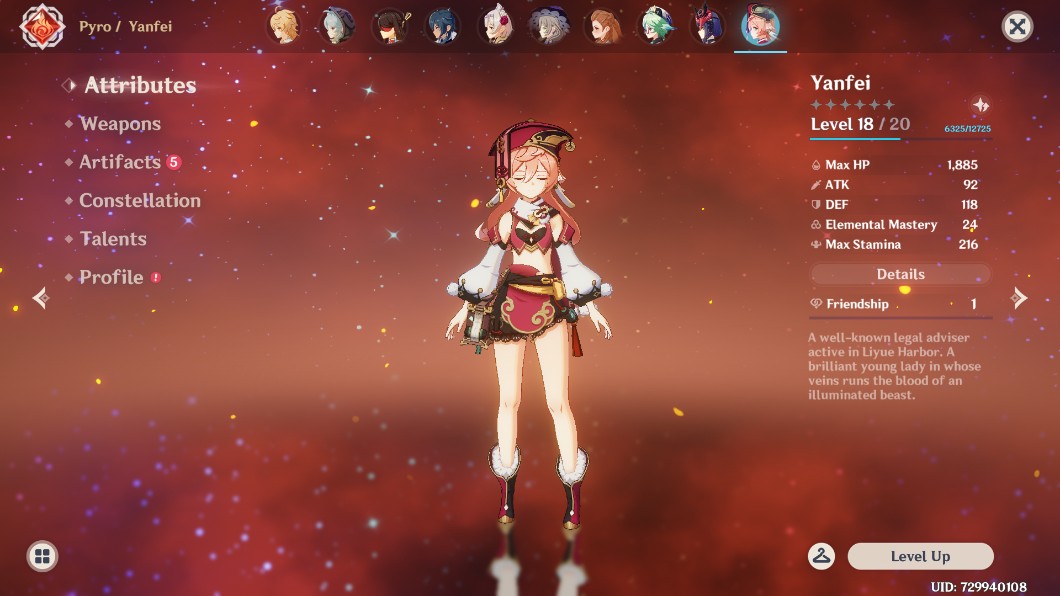Go to the previous character with left arrow
The width and height of the screenshot is (1060, 596).
pyautogui.click(x=41, y=297)
